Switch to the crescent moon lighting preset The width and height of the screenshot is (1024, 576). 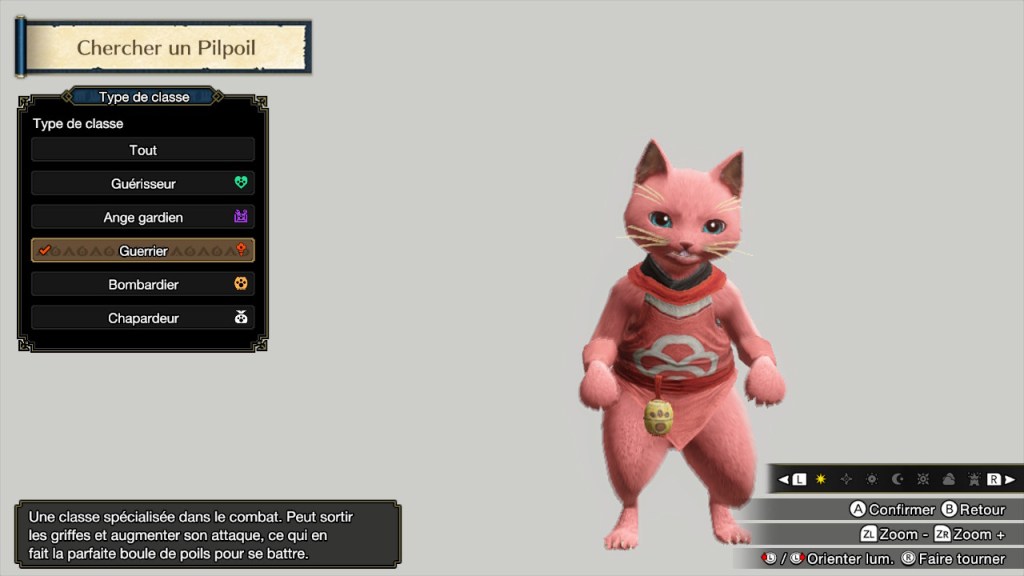pyautogui.click(x=898, y=479)
